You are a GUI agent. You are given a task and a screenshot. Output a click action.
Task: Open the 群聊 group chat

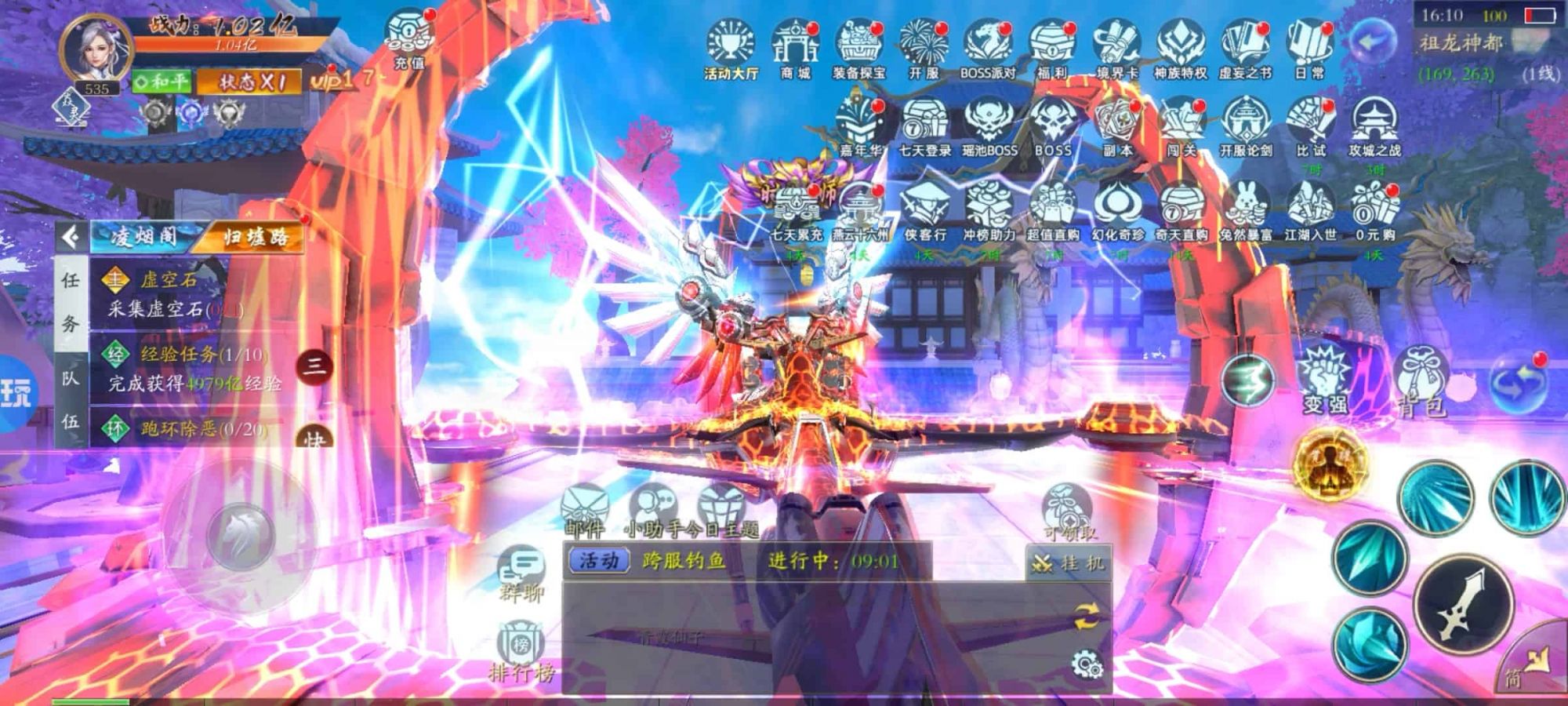coord(521,574)
